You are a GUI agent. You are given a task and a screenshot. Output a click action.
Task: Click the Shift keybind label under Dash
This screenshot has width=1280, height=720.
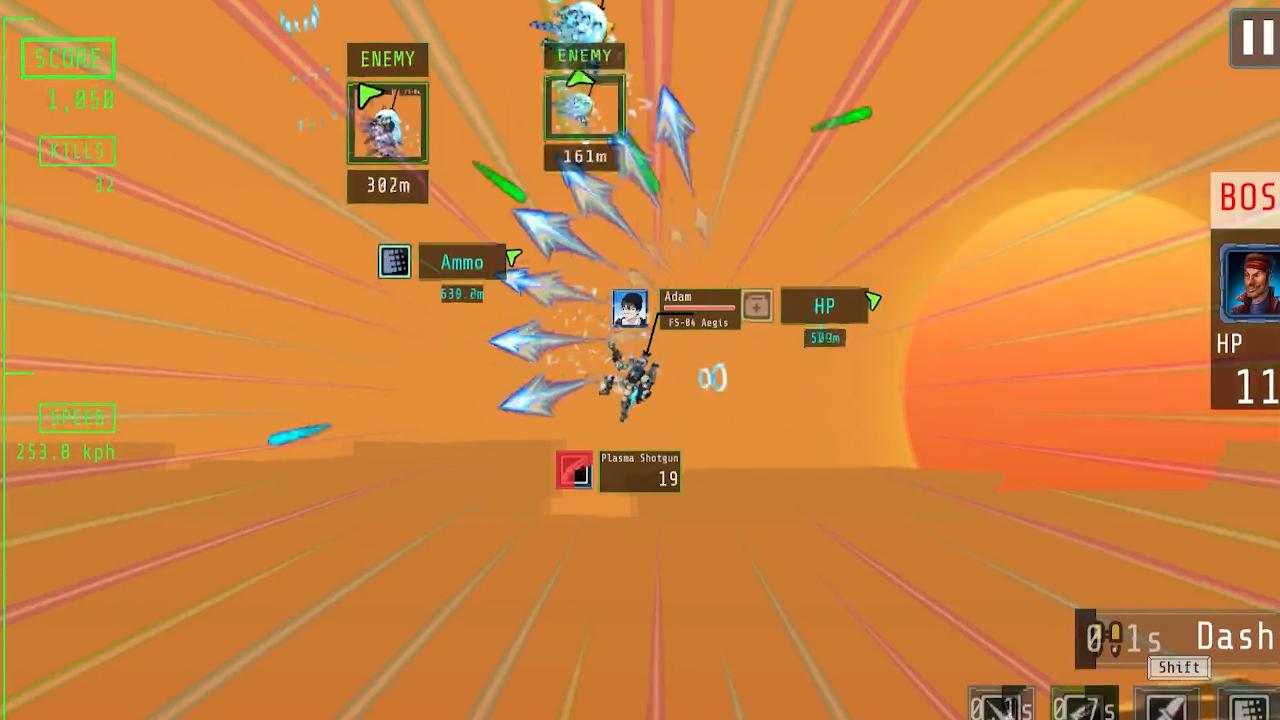click(x=1178, y=667)
